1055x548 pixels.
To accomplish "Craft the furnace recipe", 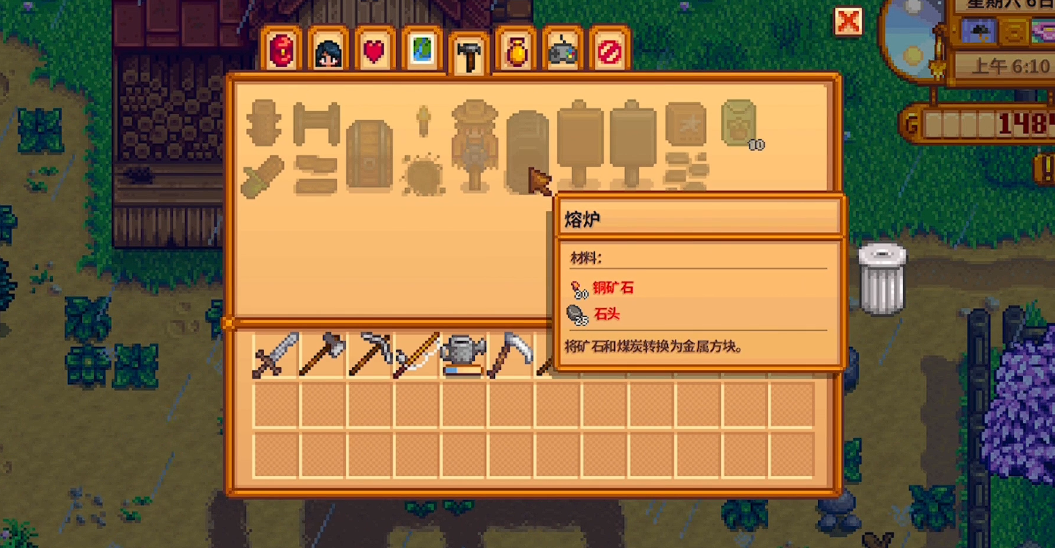I will (526, 146).
